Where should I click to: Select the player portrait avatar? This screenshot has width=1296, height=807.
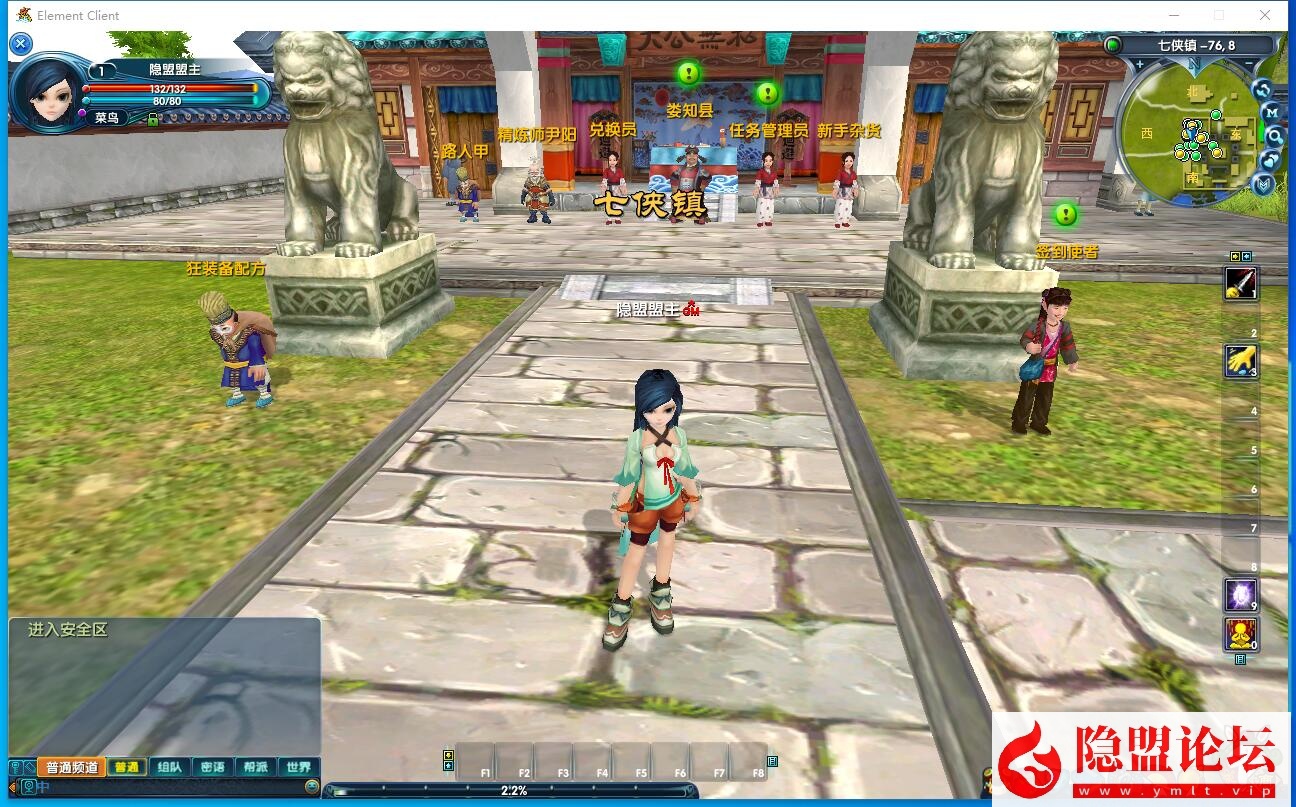[46, 92]
